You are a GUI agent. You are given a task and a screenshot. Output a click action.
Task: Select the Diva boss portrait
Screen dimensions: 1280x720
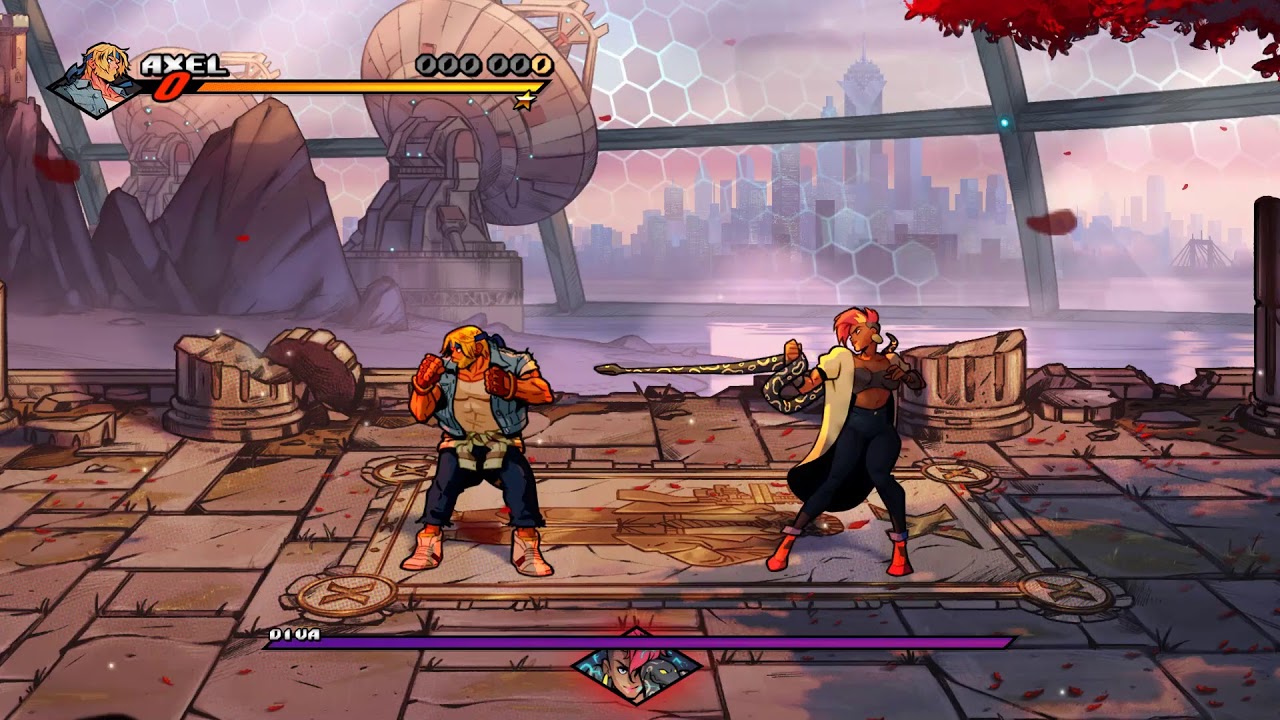click(637, 665)
